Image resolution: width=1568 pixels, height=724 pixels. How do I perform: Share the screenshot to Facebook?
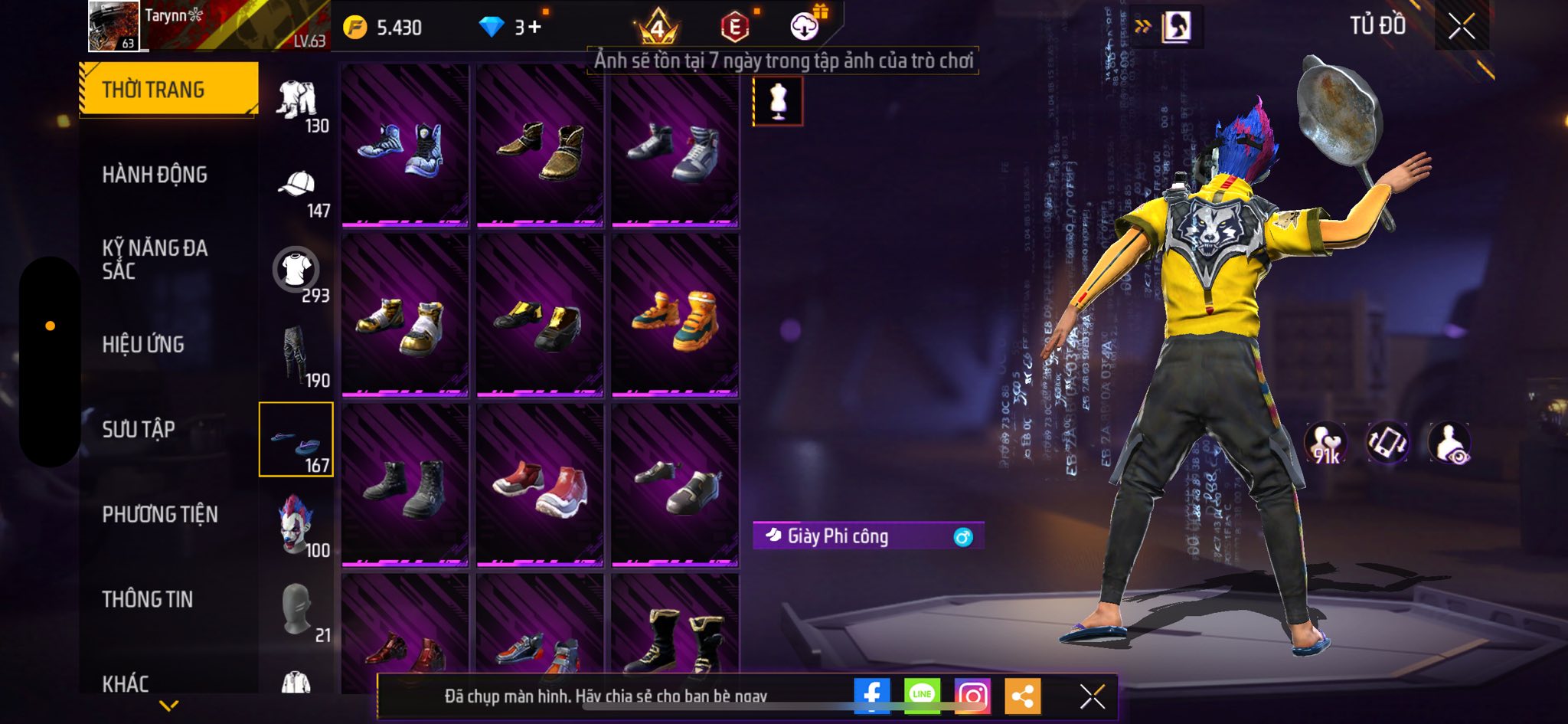coord(871,696)
